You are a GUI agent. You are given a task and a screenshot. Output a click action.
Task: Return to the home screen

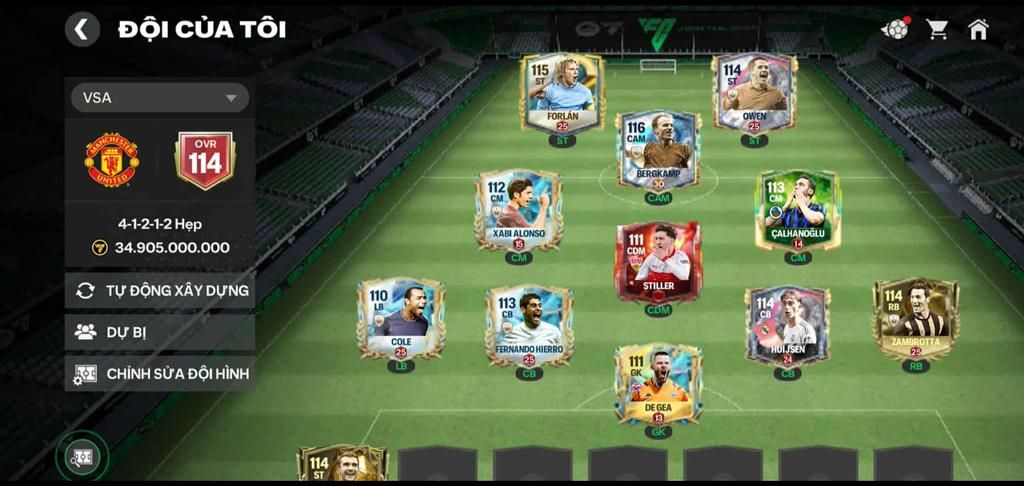(x=978, y=29)
